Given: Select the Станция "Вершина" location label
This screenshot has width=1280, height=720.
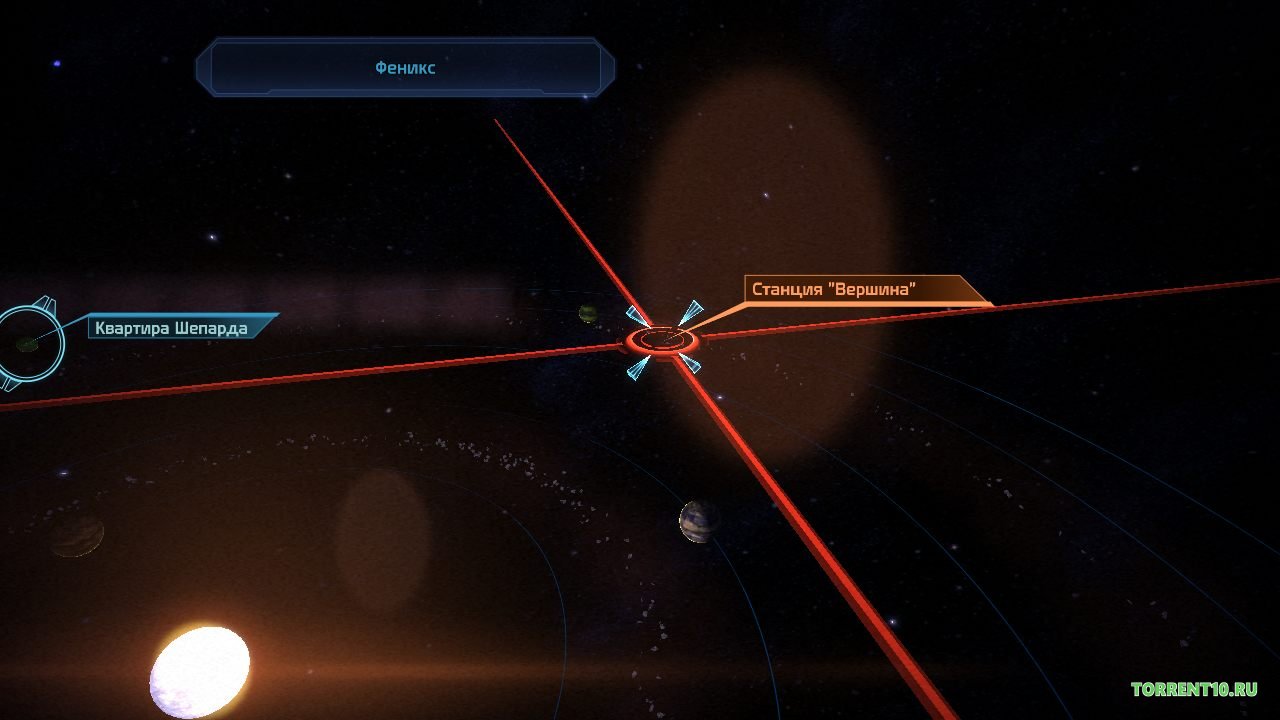Looking at the screenshot, I should 835,290.
